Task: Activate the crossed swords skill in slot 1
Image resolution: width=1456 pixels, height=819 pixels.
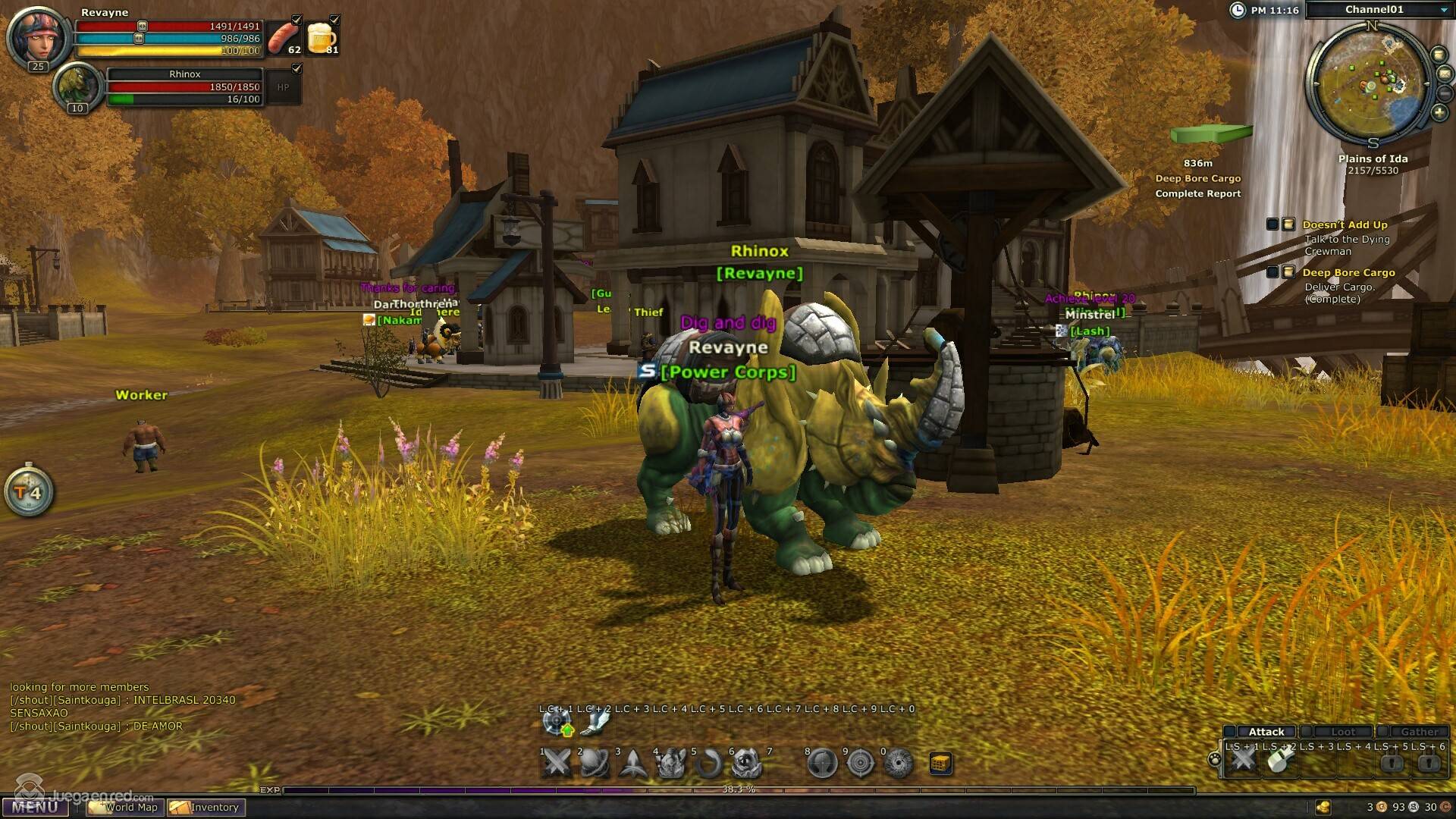Action: point(557,763)
